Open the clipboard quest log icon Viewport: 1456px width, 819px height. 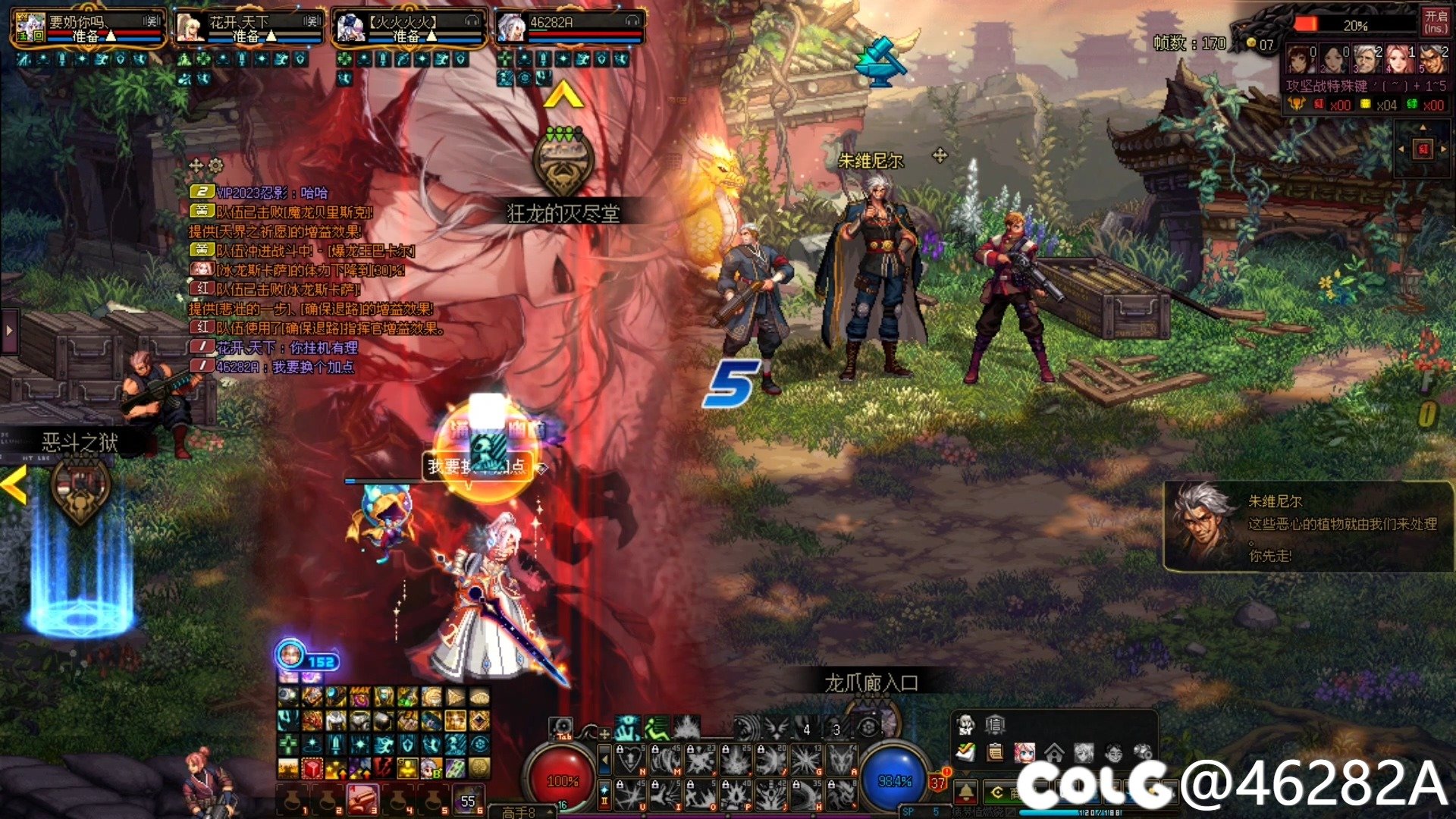995,752
